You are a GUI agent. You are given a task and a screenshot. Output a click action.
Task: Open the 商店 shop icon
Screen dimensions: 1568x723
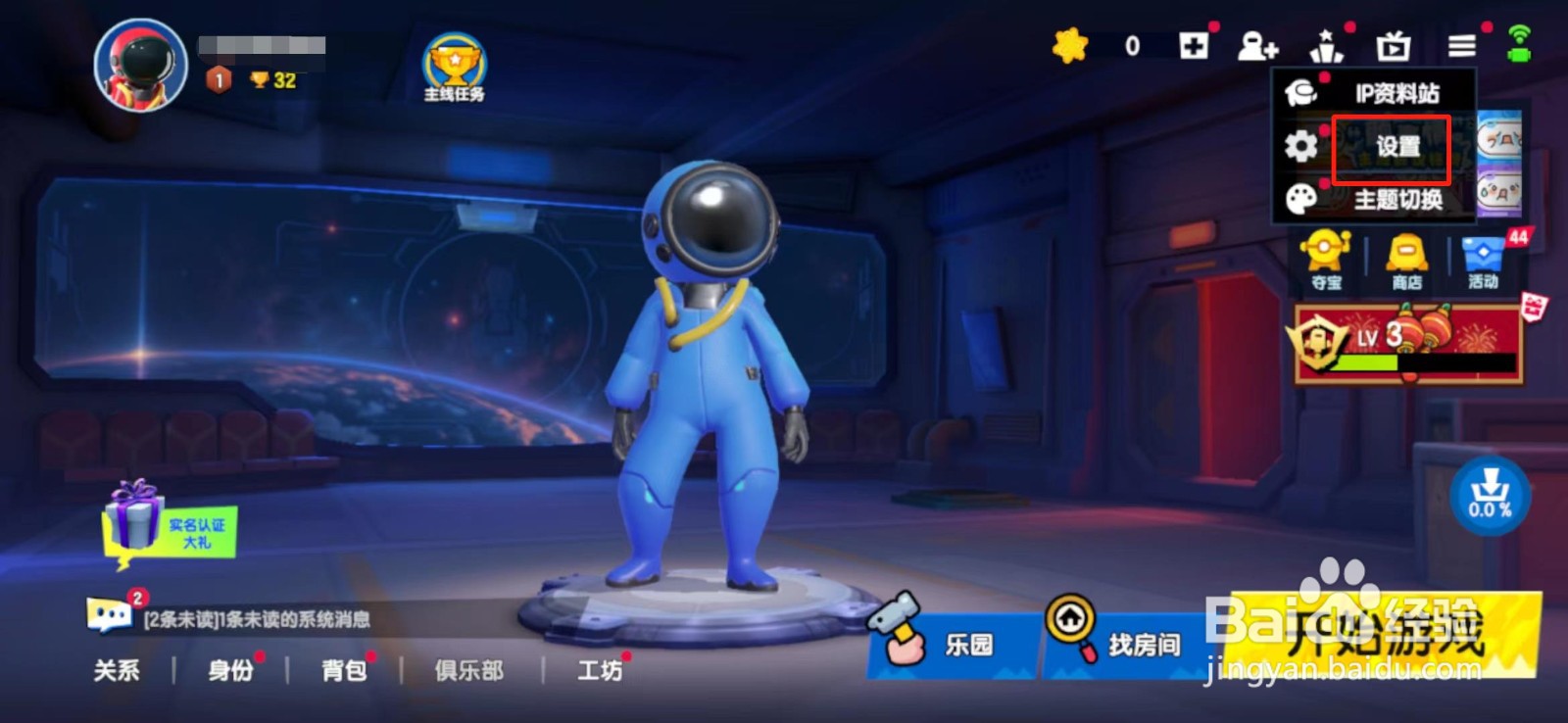(1403, 257)
